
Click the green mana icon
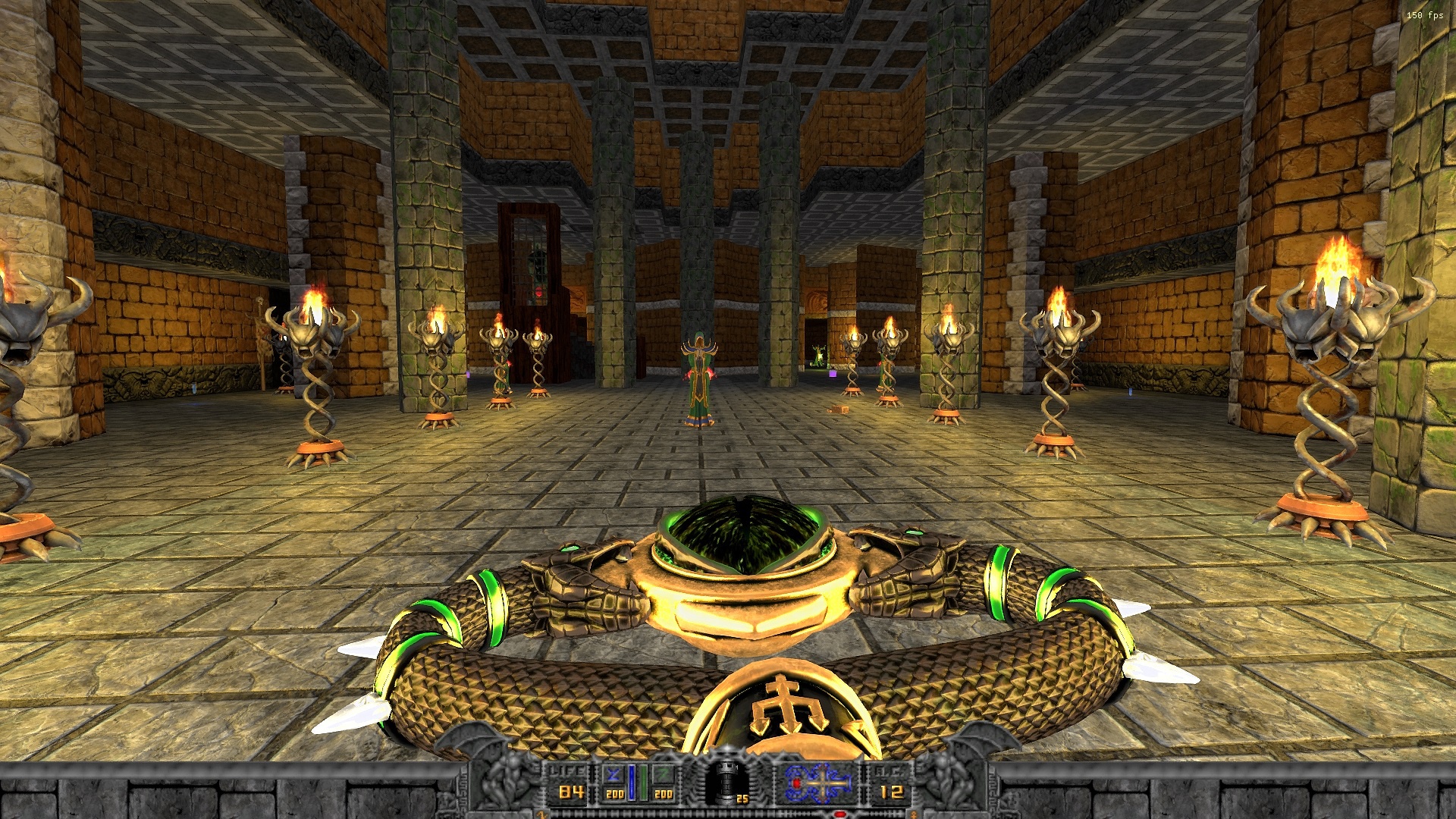tap(664, 774)
